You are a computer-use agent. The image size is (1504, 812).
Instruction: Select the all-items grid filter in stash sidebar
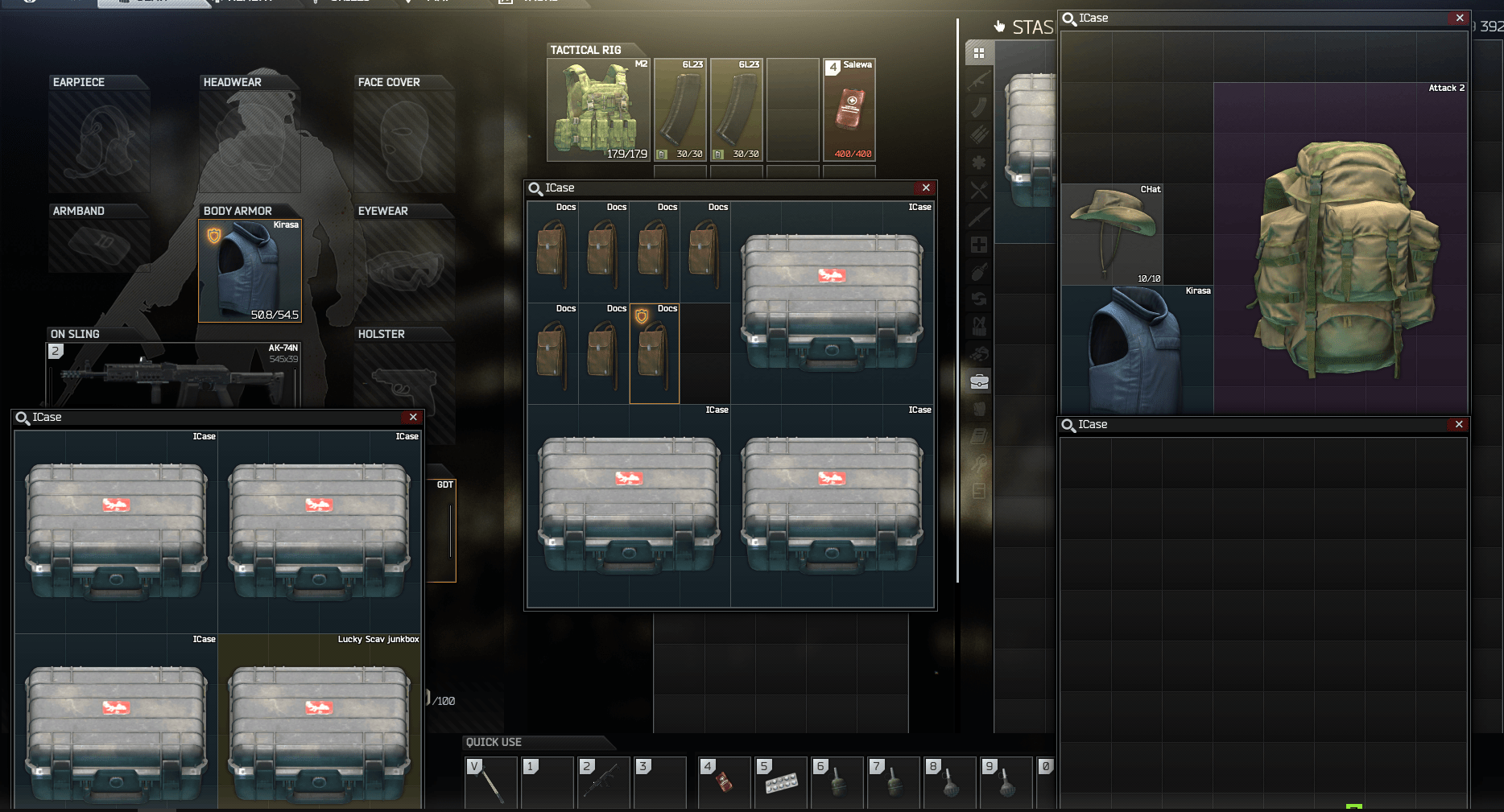click(x=979, y=54)
